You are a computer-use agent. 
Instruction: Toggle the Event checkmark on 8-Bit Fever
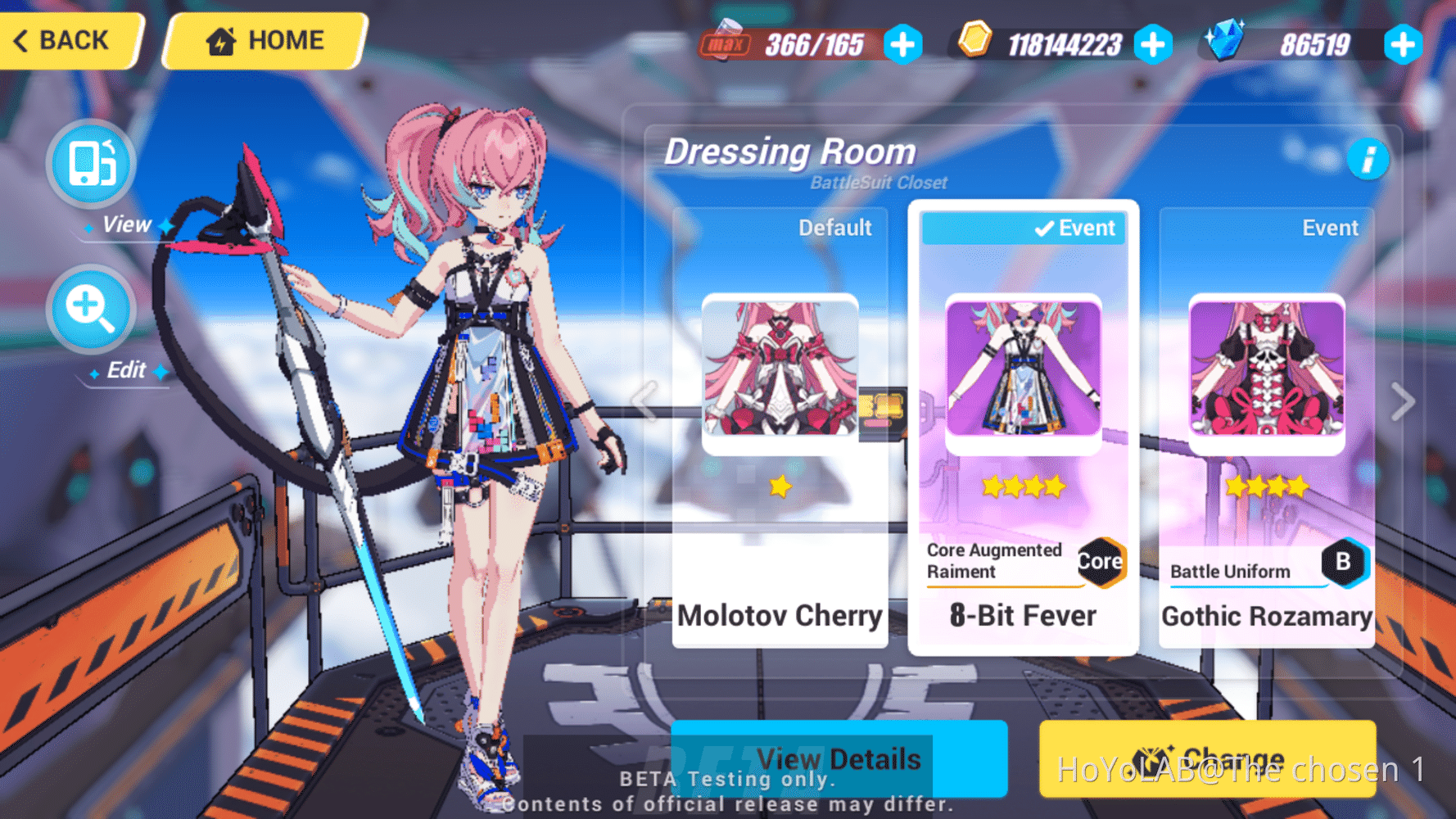tap(1043, 229)
